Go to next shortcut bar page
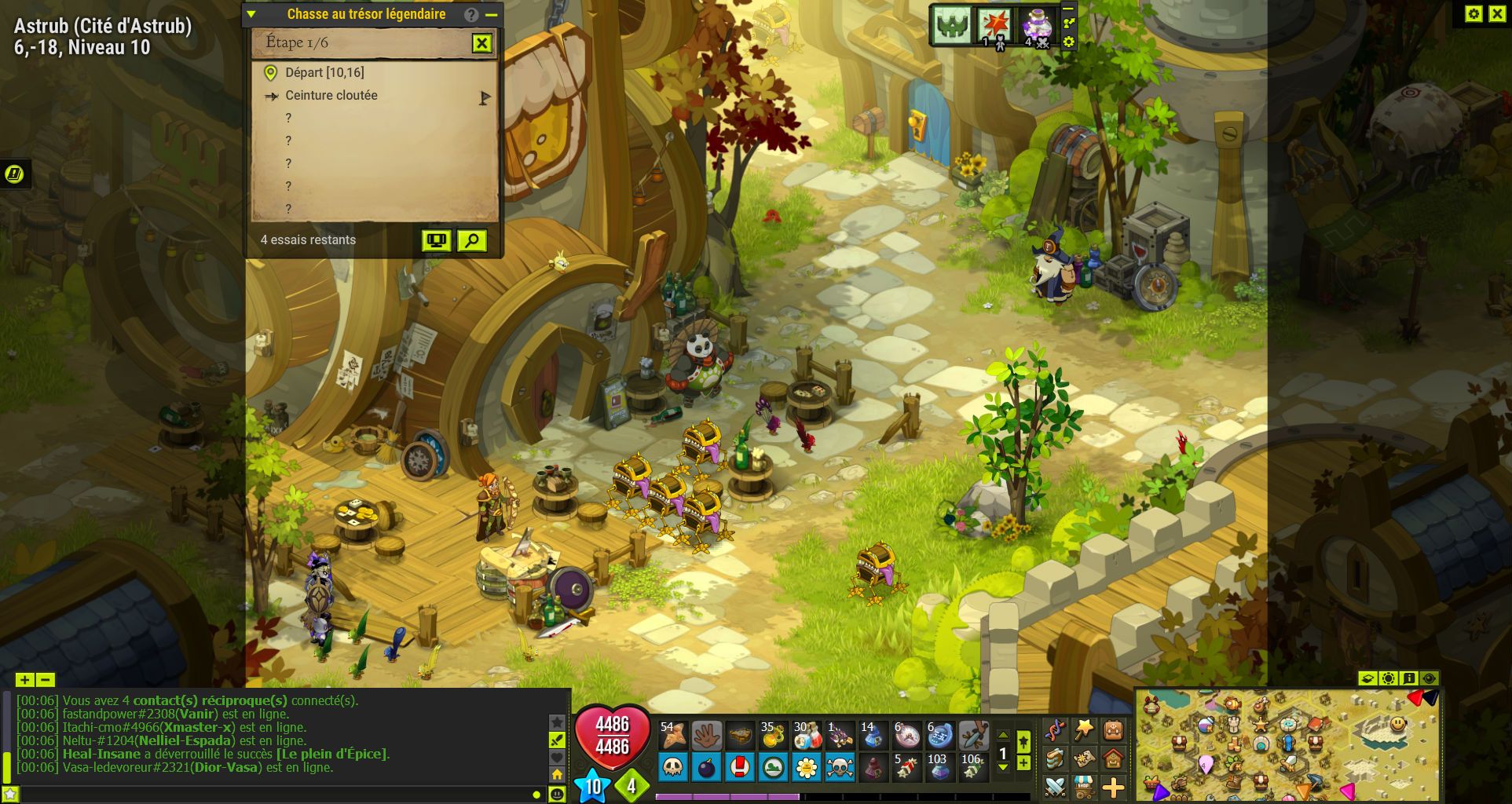1512x804 pixels. point(1003,767)
